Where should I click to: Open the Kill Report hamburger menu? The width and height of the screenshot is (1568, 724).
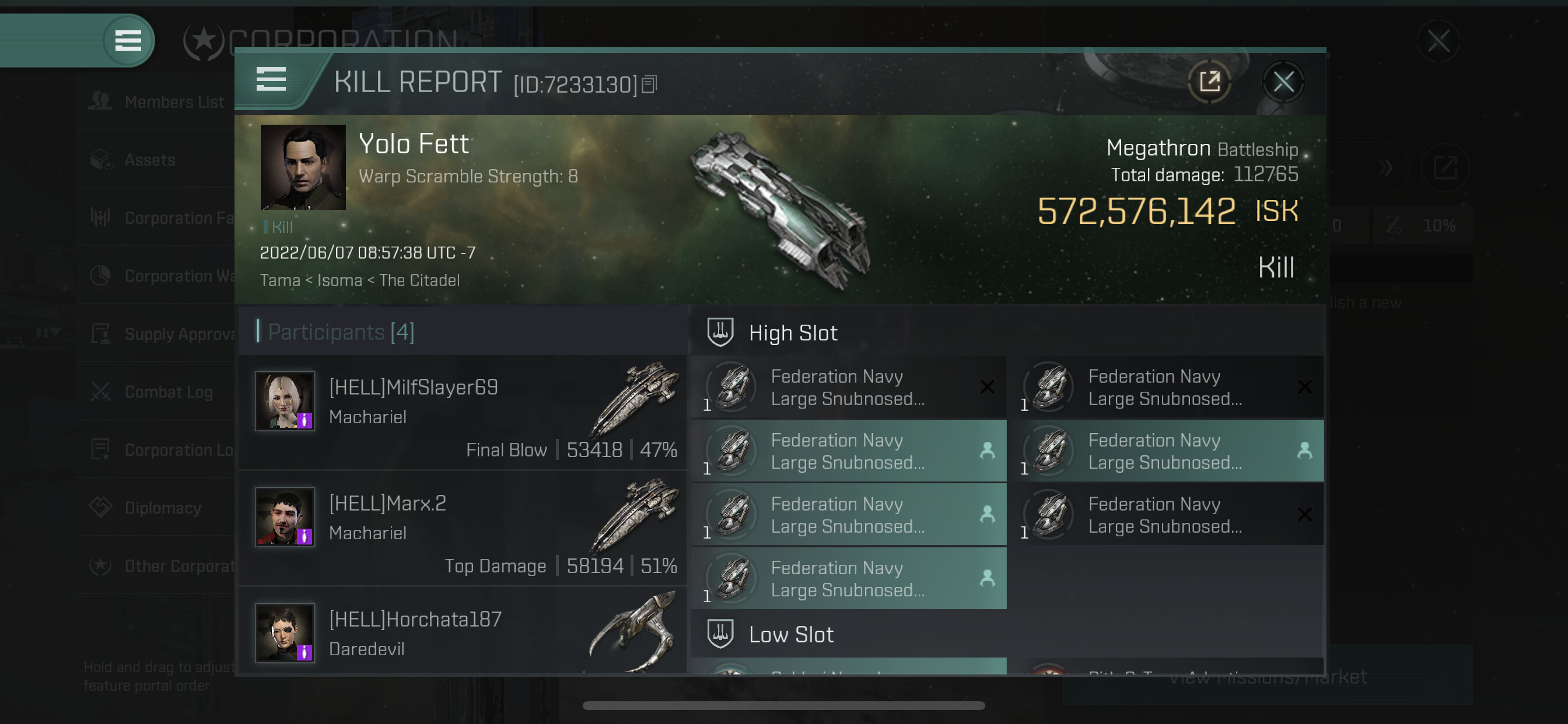tap(271, 80)
